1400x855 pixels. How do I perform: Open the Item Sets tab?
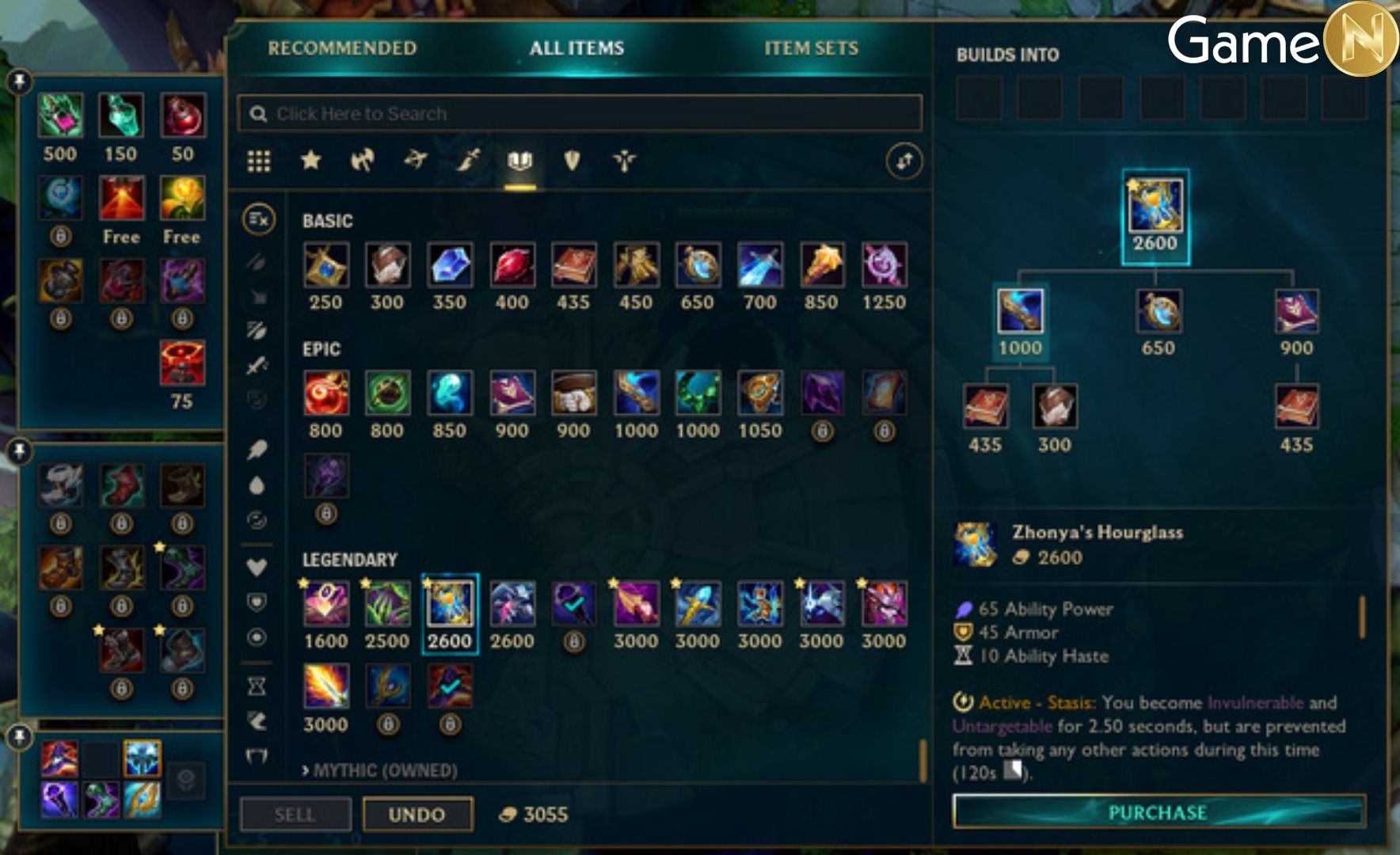pos(811,48)
